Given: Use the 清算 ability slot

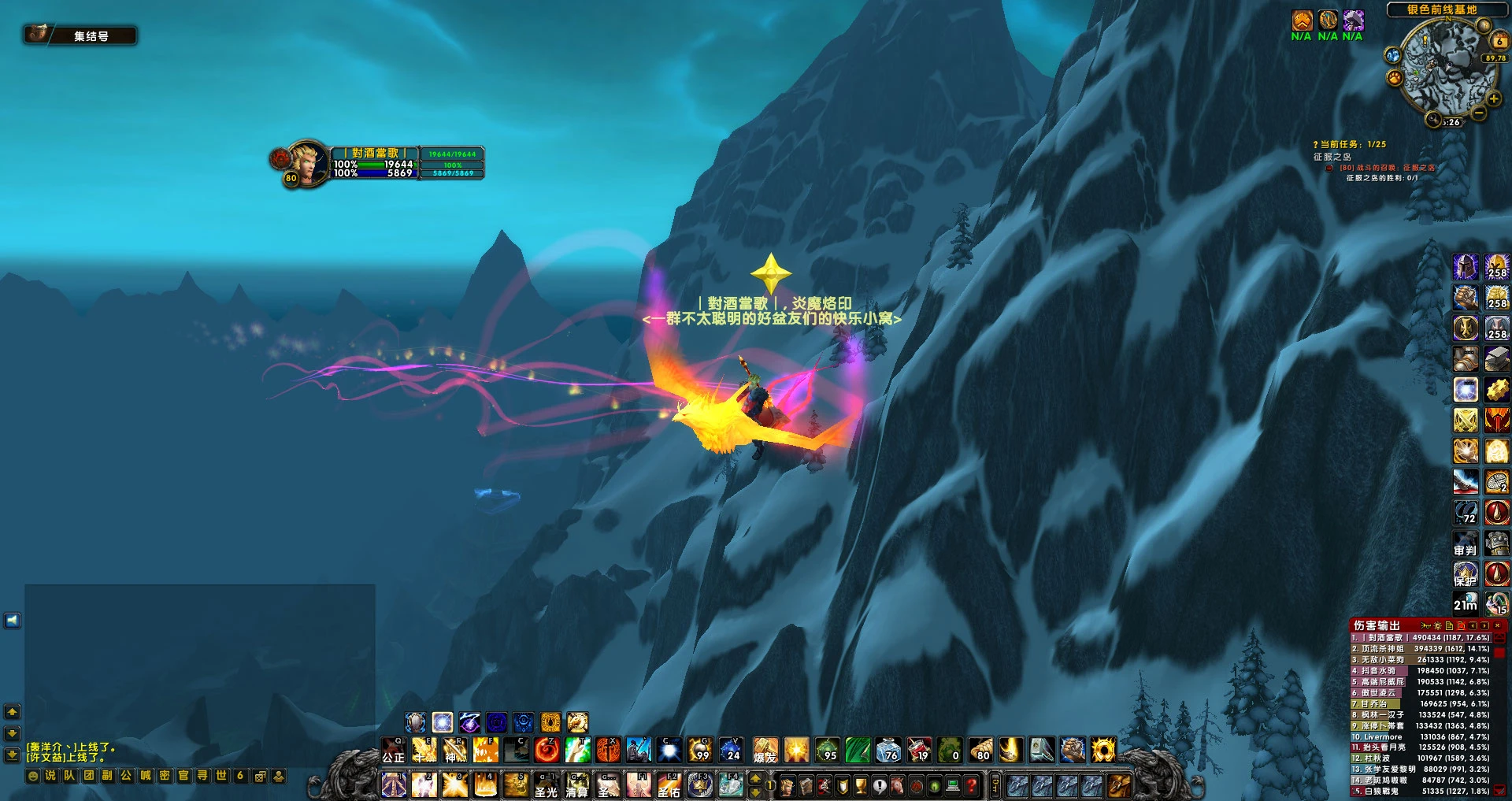Looking at the screenshot, I should point(576,785).
